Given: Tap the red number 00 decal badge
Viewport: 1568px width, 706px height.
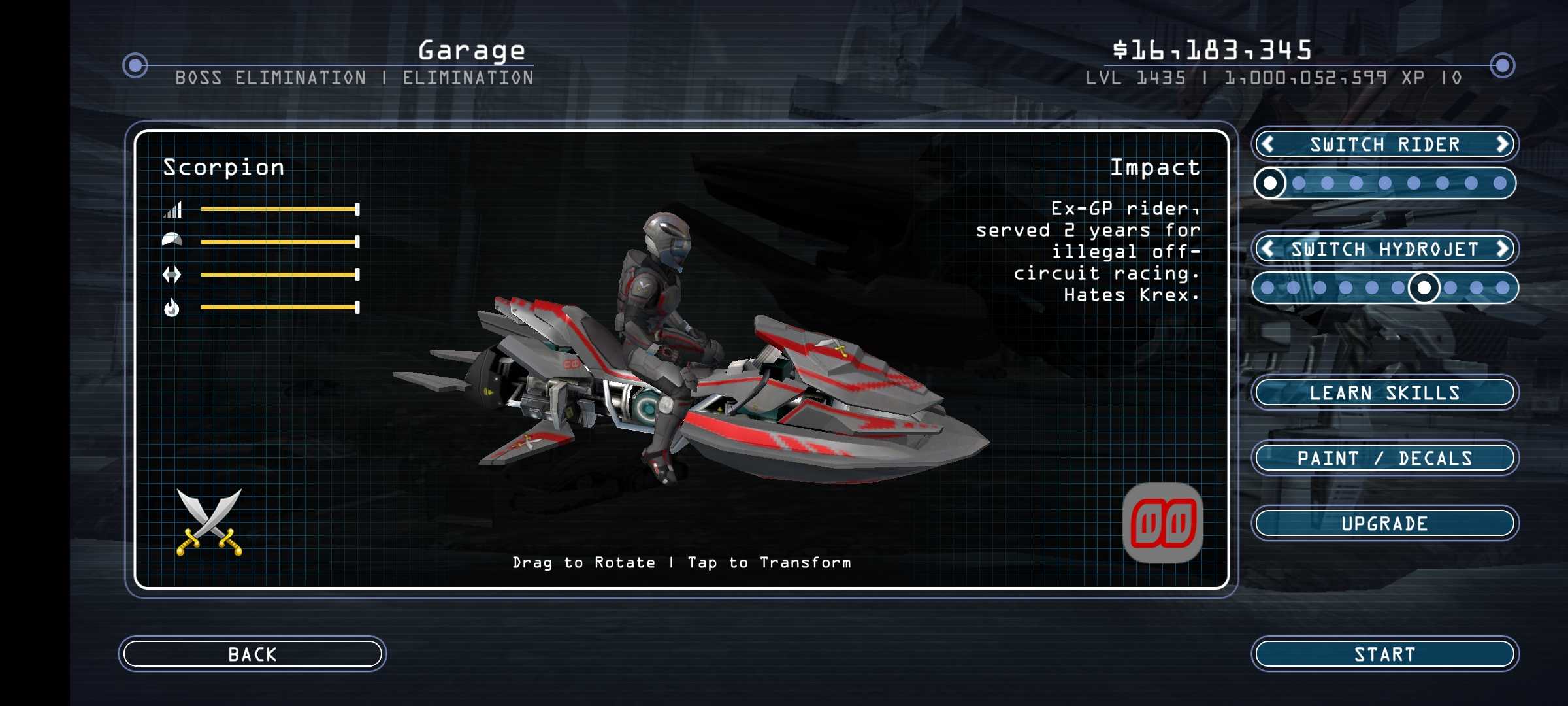Looking at the screenshot, I should coord(1162,523).
